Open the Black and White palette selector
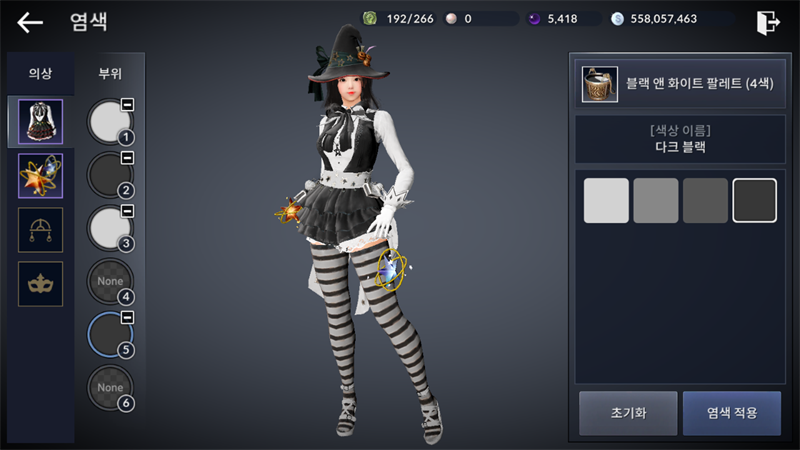 pos(675,84)
